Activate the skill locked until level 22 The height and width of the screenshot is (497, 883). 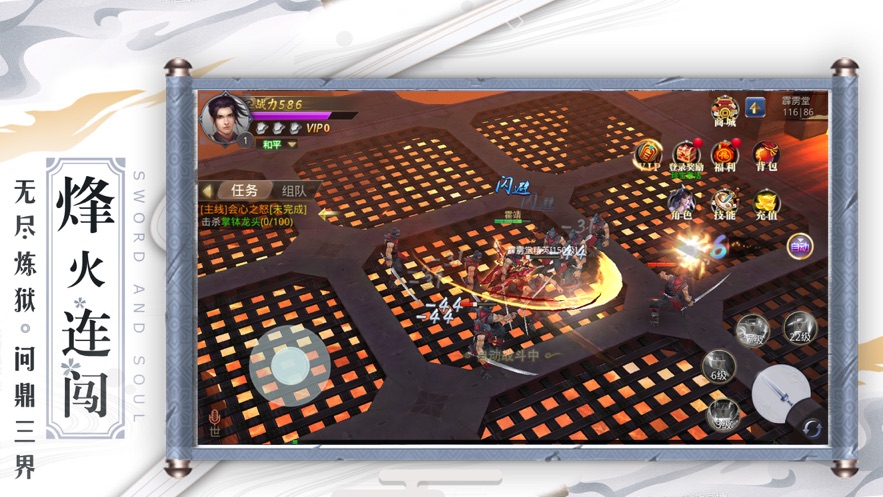(798, 328)
